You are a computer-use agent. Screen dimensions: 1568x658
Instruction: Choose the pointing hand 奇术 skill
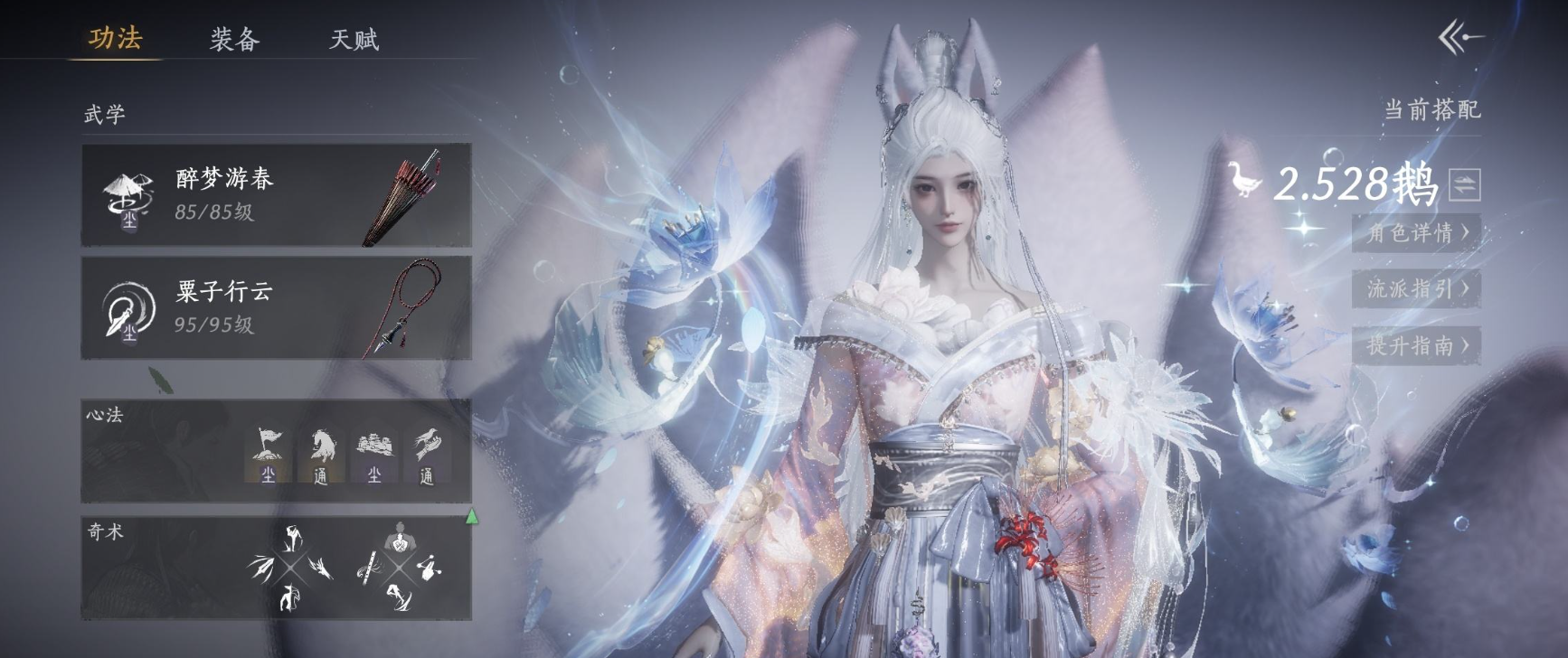(429, 567)
